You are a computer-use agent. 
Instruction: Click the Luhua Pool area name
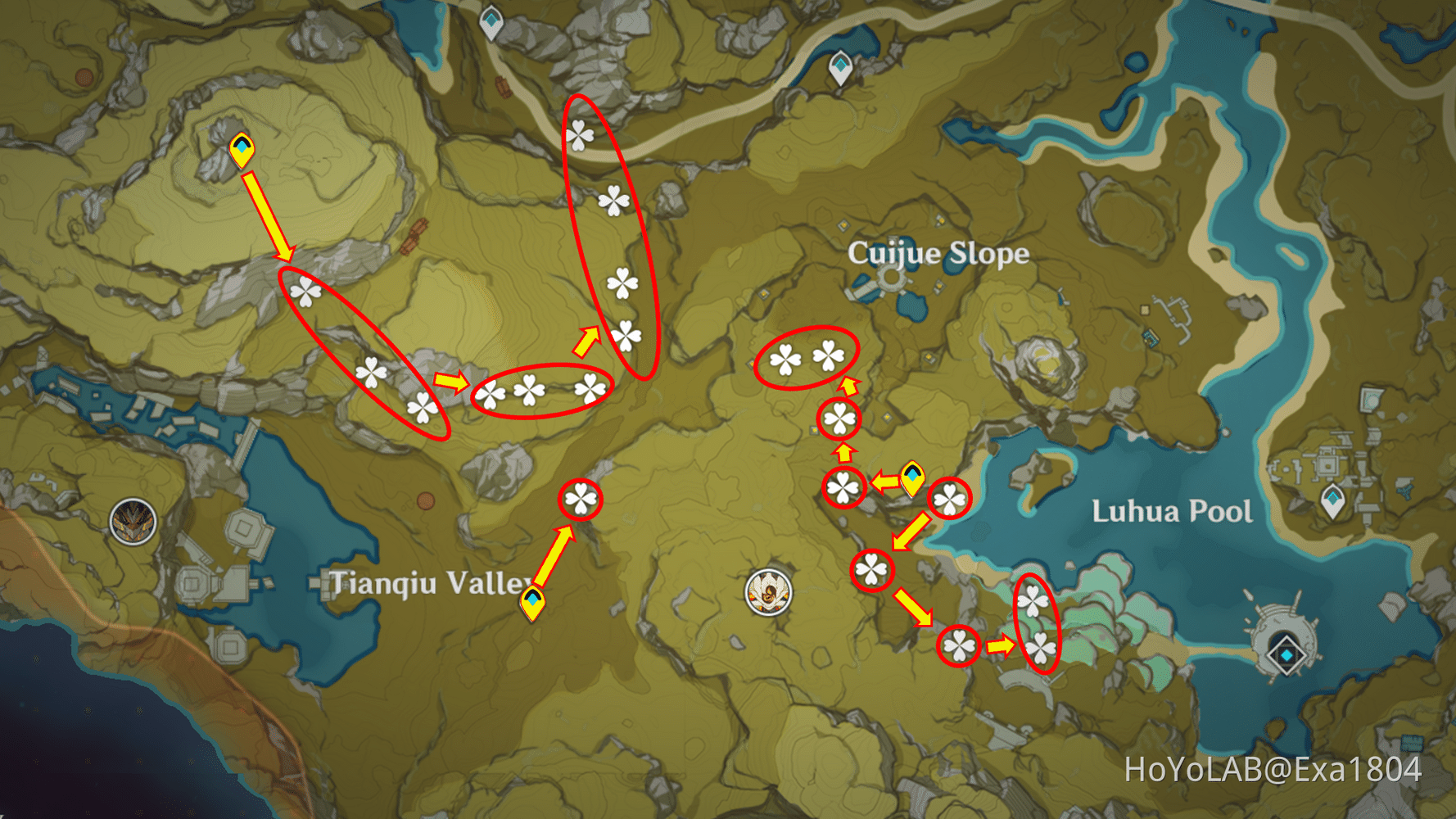pyautogui.click(x=1171, y=509)
